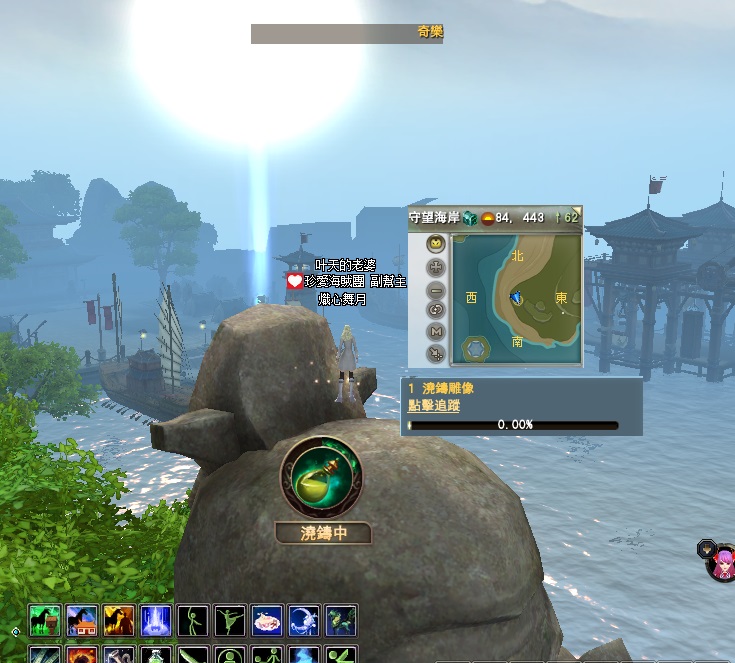
Task: Select the 澆鑄雕像 quest objective entry
Action: (x=440, y=387)
